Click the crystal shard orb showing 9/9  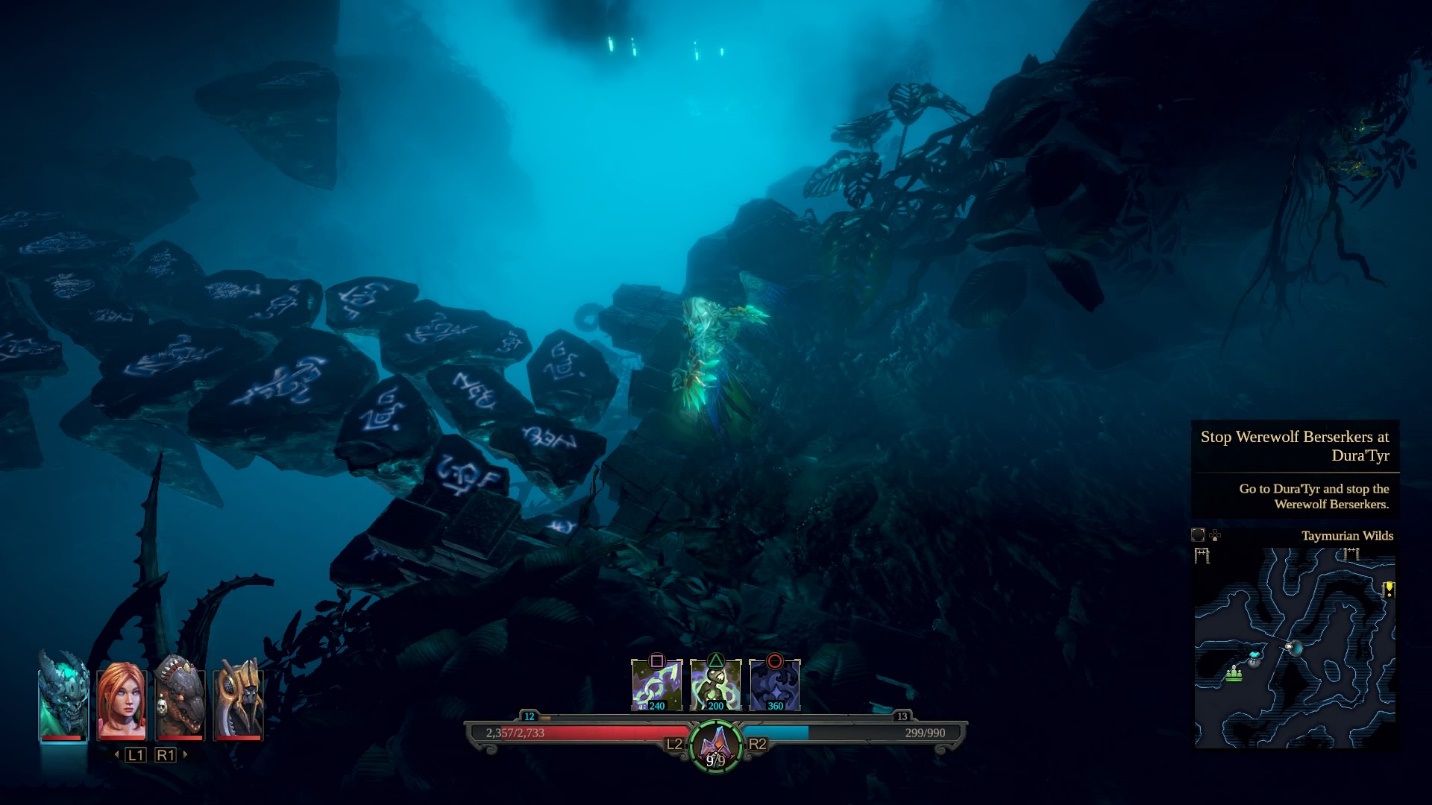click(x=716, y=746)
